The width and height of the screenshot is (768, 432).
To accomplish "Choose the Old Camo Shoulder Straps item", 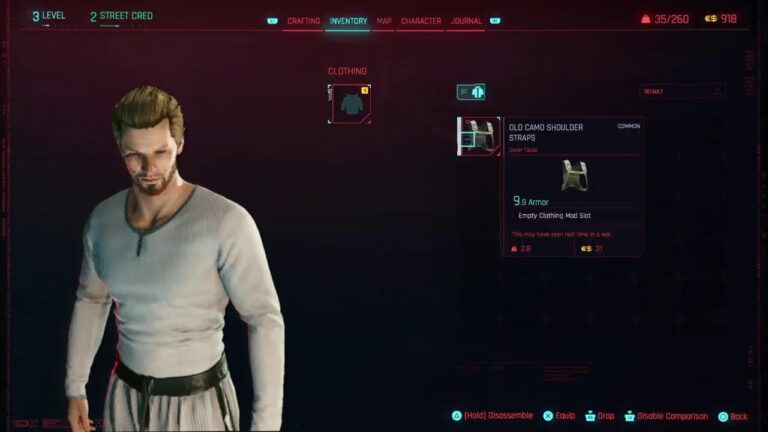I will pyautogui.click(x=479, y=136).
